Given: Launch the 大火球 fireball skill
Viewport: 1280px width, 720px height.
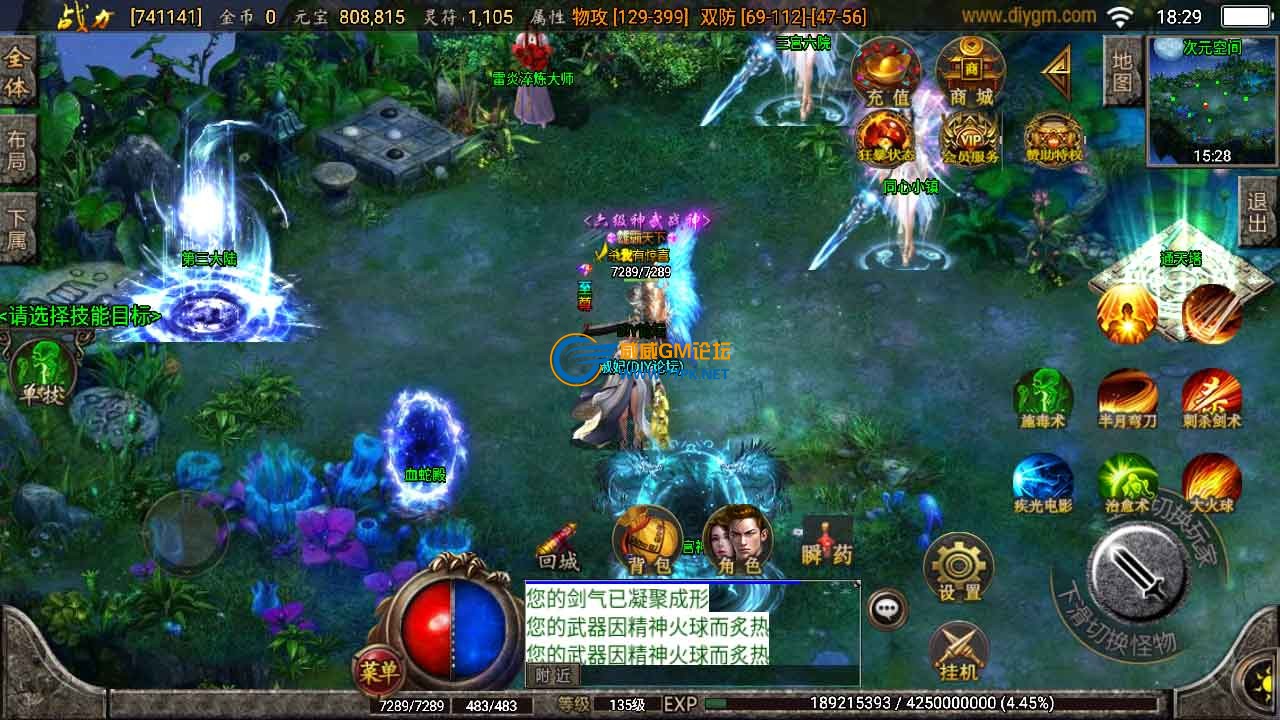Looking at the screenshot, I should pos(1211,482).
